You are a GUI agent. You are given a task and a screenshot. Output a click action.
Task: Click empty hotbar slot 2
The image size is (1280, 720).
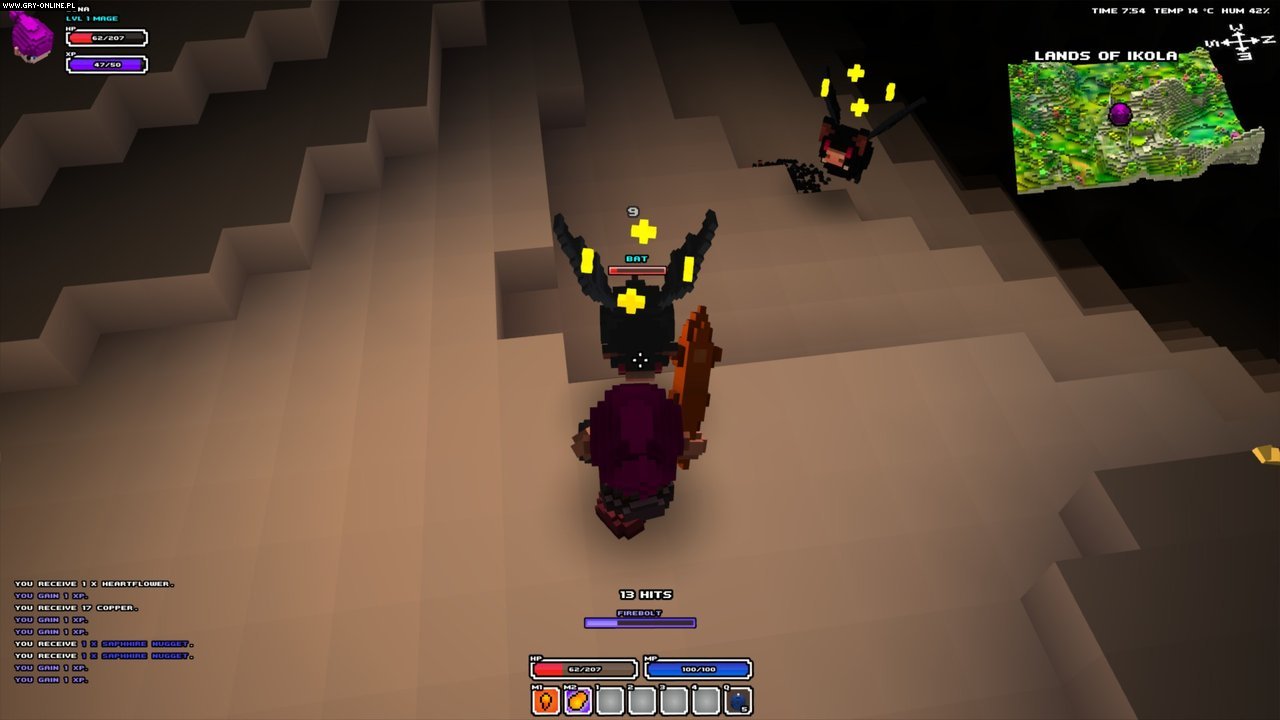[641, 701]
